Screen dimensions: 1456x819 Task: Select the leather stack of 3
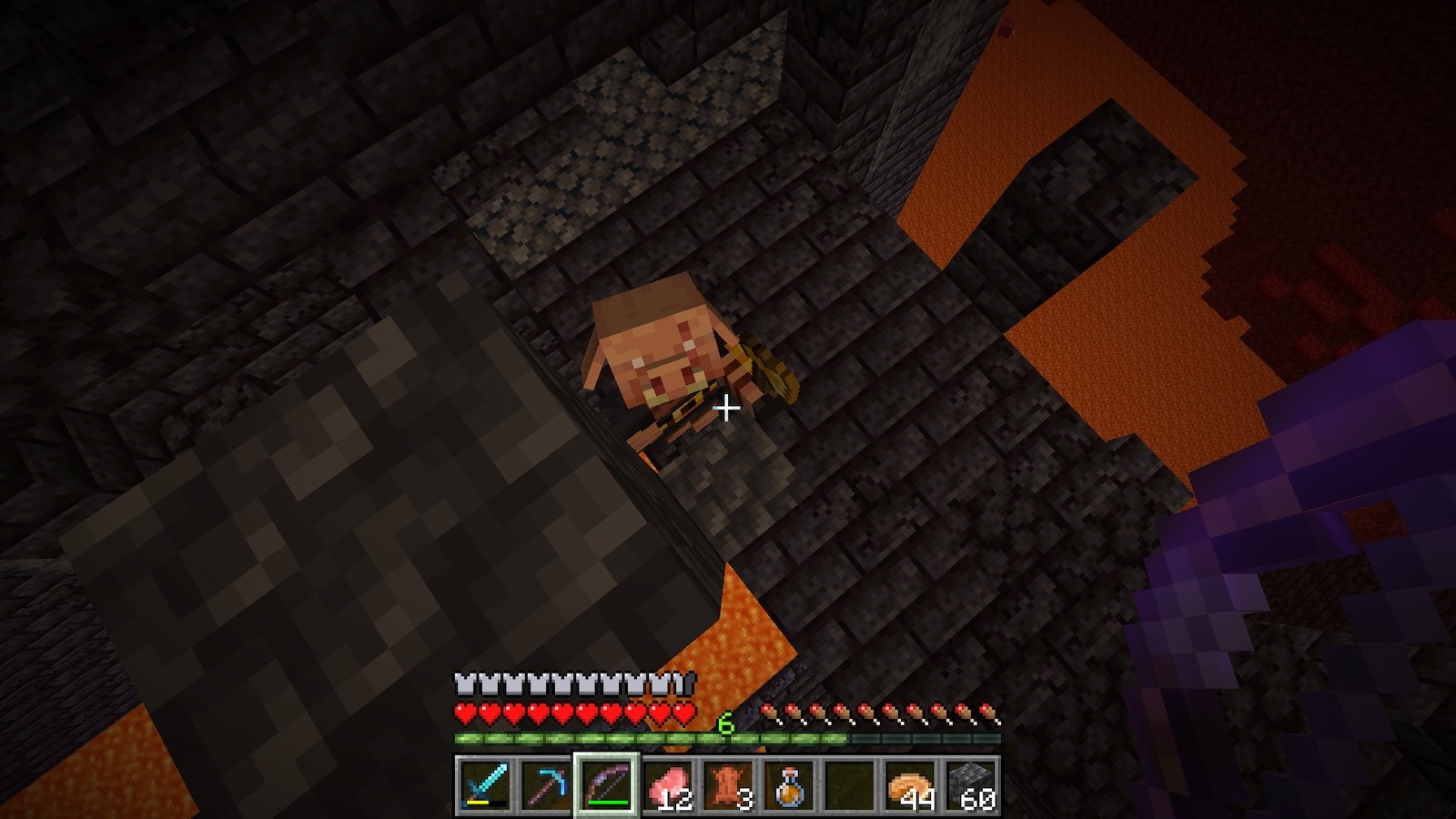tap(727, 784)
